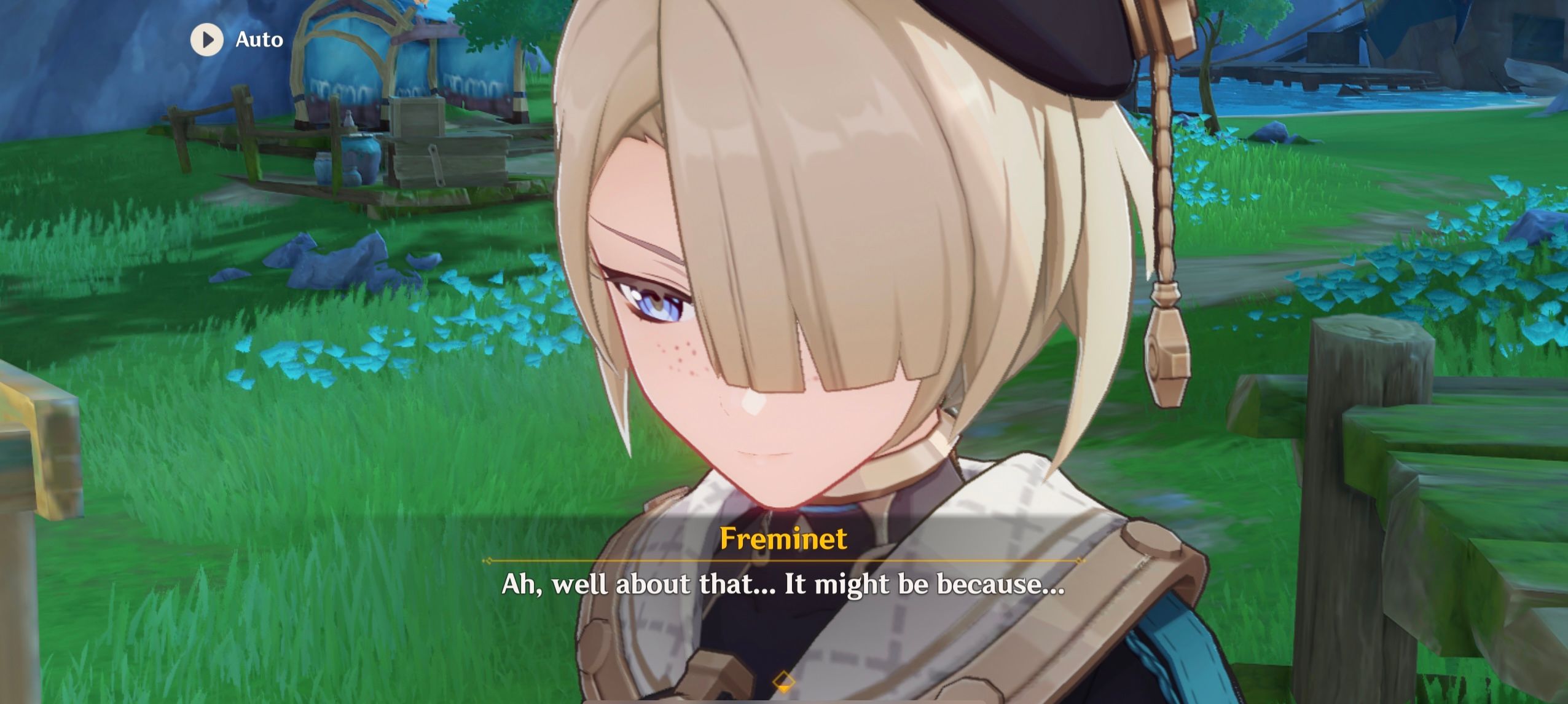Click the Auto label in the corner
Image resolution: width=1568 pixels, height=704 pixels.
click(x=258, y=39)
